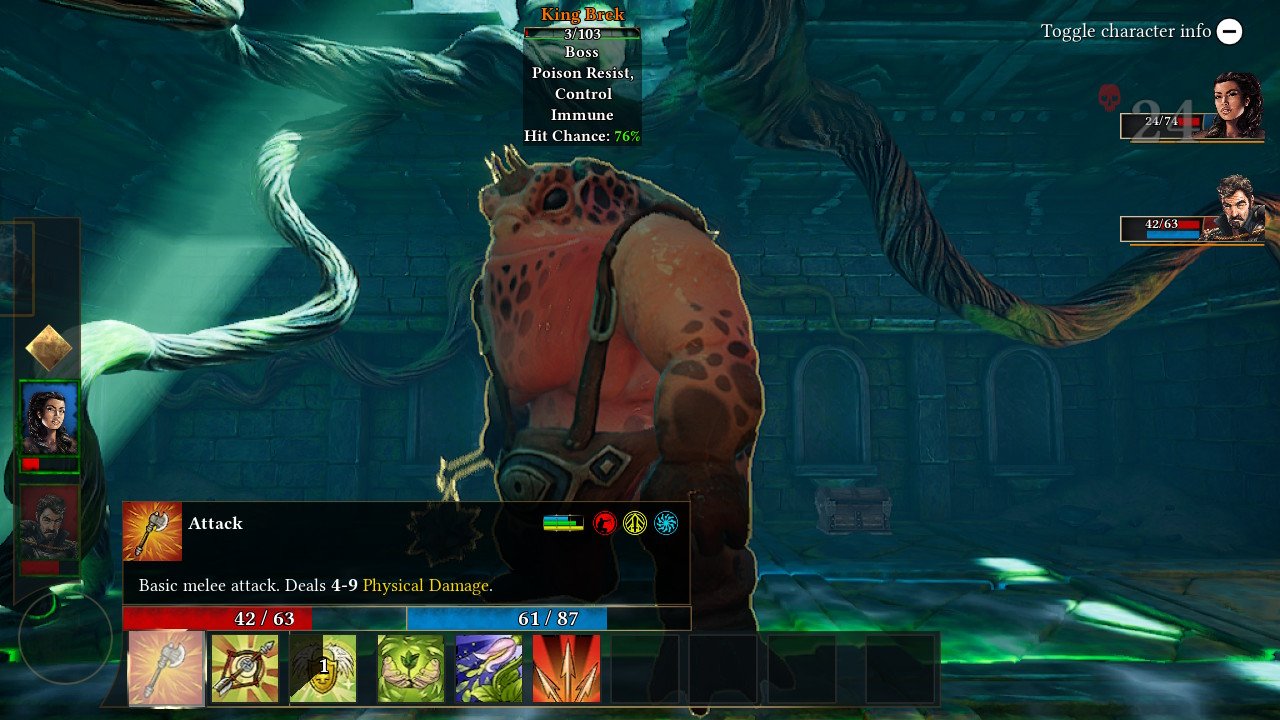Click the bearded man's party portrait at right
Image resolution: width=1280 pixels, height=720 pixels.
(1238, 209)
